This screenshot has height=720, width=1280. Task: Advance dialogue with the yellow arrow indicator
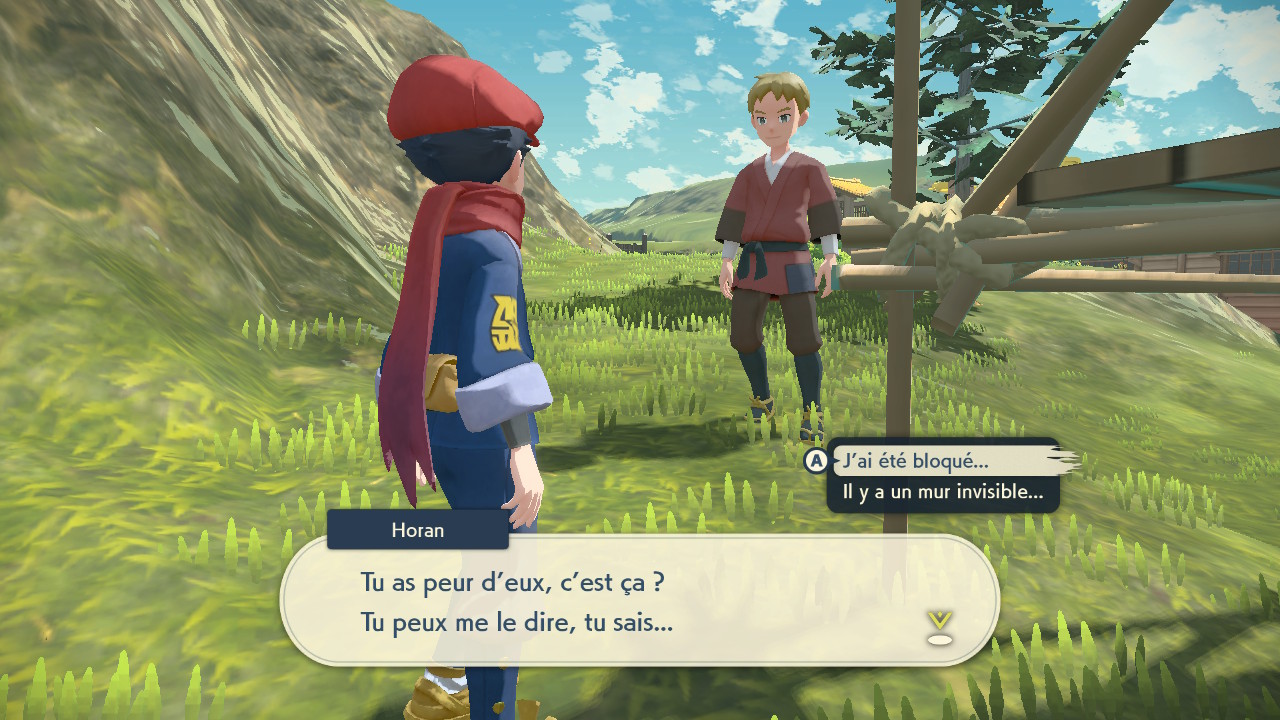[x=939, y=626]
